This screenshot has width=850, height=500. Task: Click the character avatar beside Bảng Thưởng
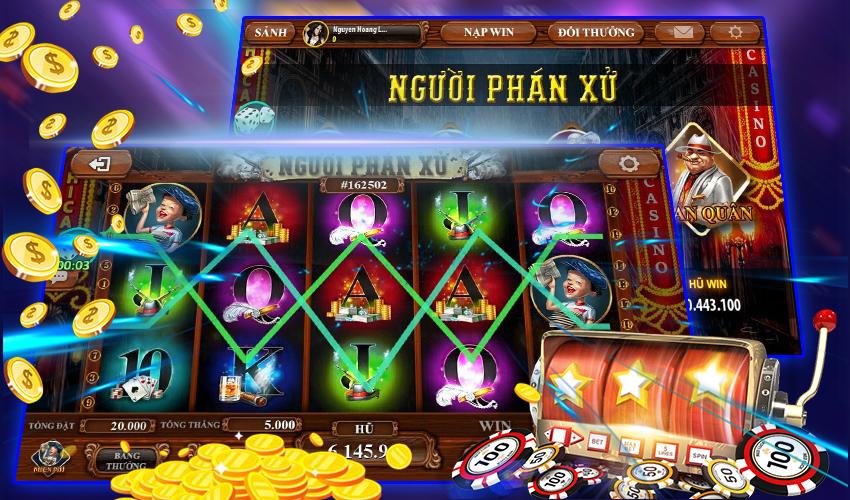click(x=49, y=454)
